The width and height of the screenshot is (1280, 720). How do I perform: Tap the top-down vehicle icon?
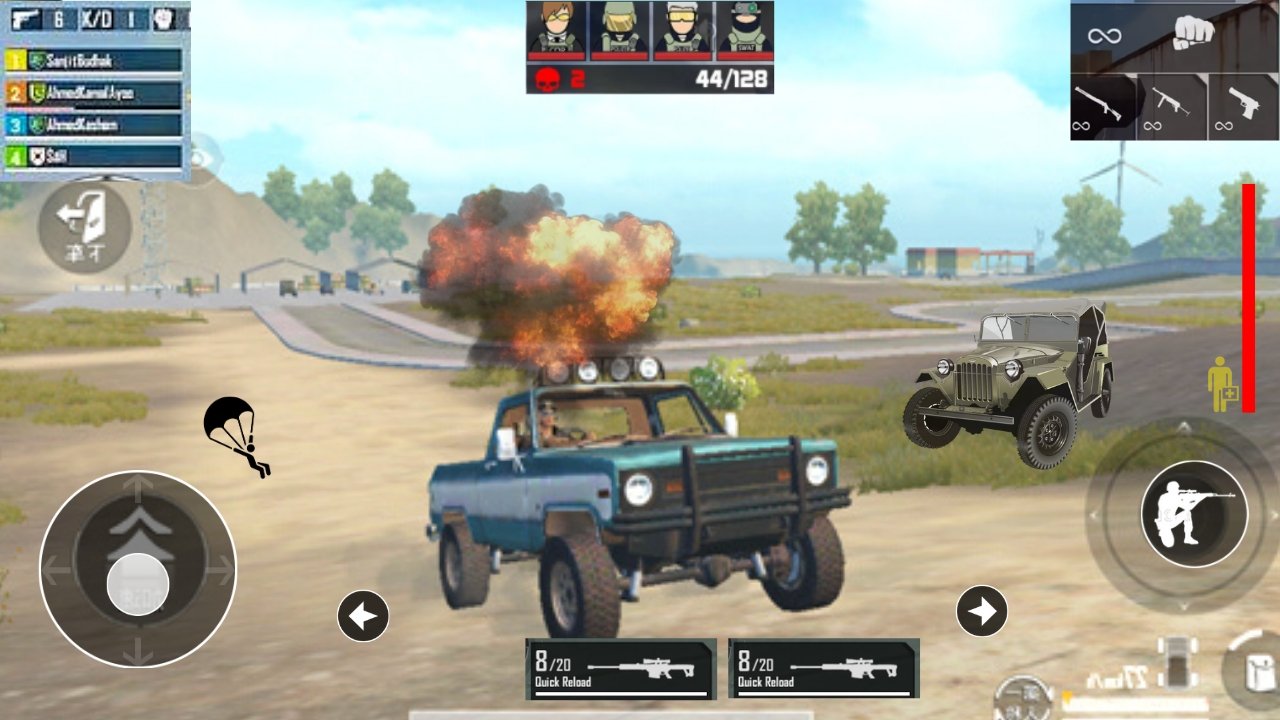[1178, 663]
